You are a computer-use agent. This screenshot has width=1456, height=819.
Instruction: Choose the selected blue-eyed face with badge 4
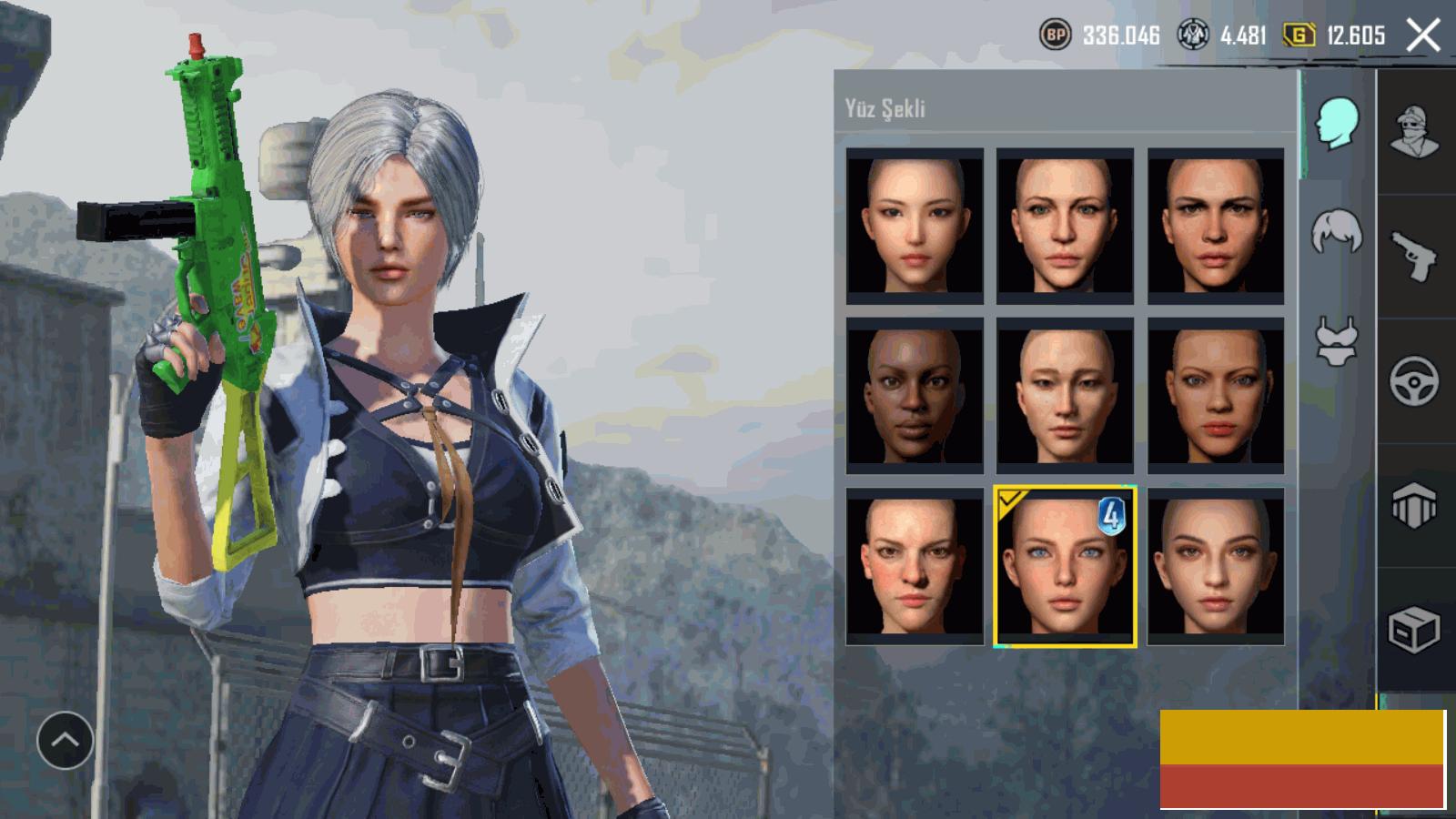(x=1065, y=566)
